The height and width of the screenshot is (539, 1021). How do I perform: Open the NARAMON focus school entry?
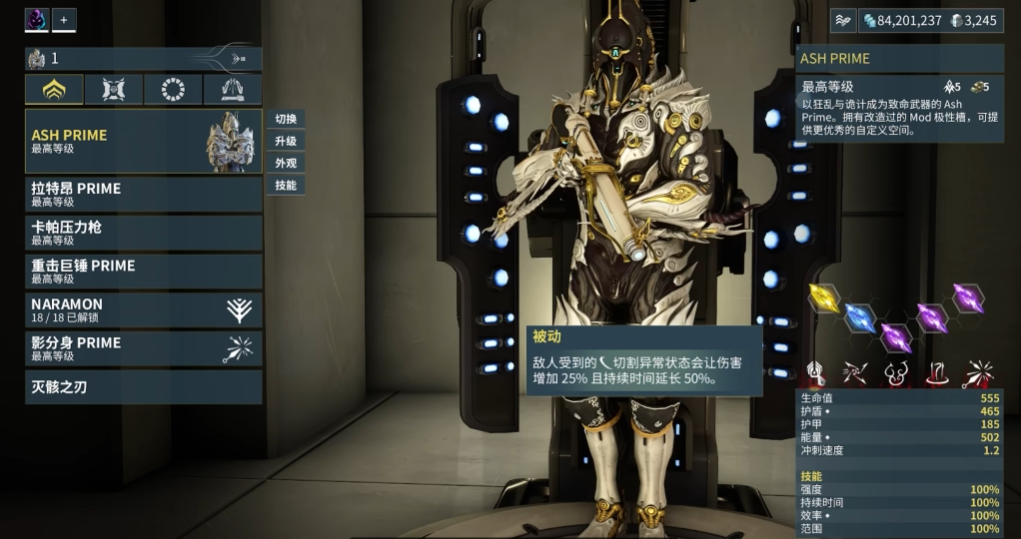(x=143, y=310)
